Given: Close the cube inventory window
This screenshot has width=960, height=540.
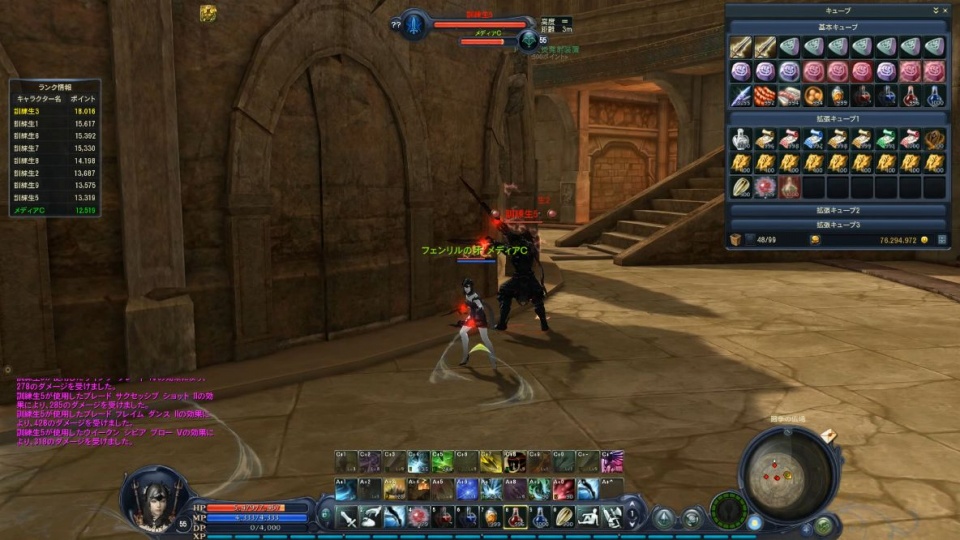Looking at the screenshot, I should [x=943, y=10].
